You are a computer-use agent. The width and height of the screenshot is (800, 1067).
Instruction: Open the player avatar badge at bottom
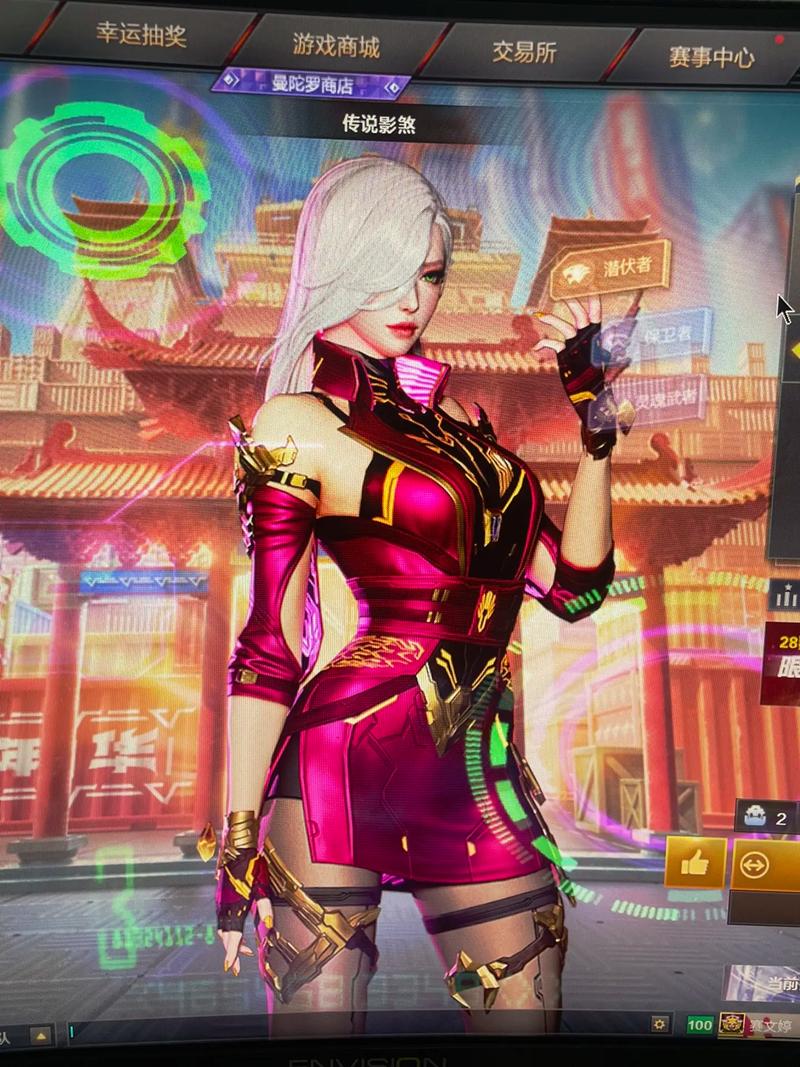pyautogui.click(x=732, y=1026)
